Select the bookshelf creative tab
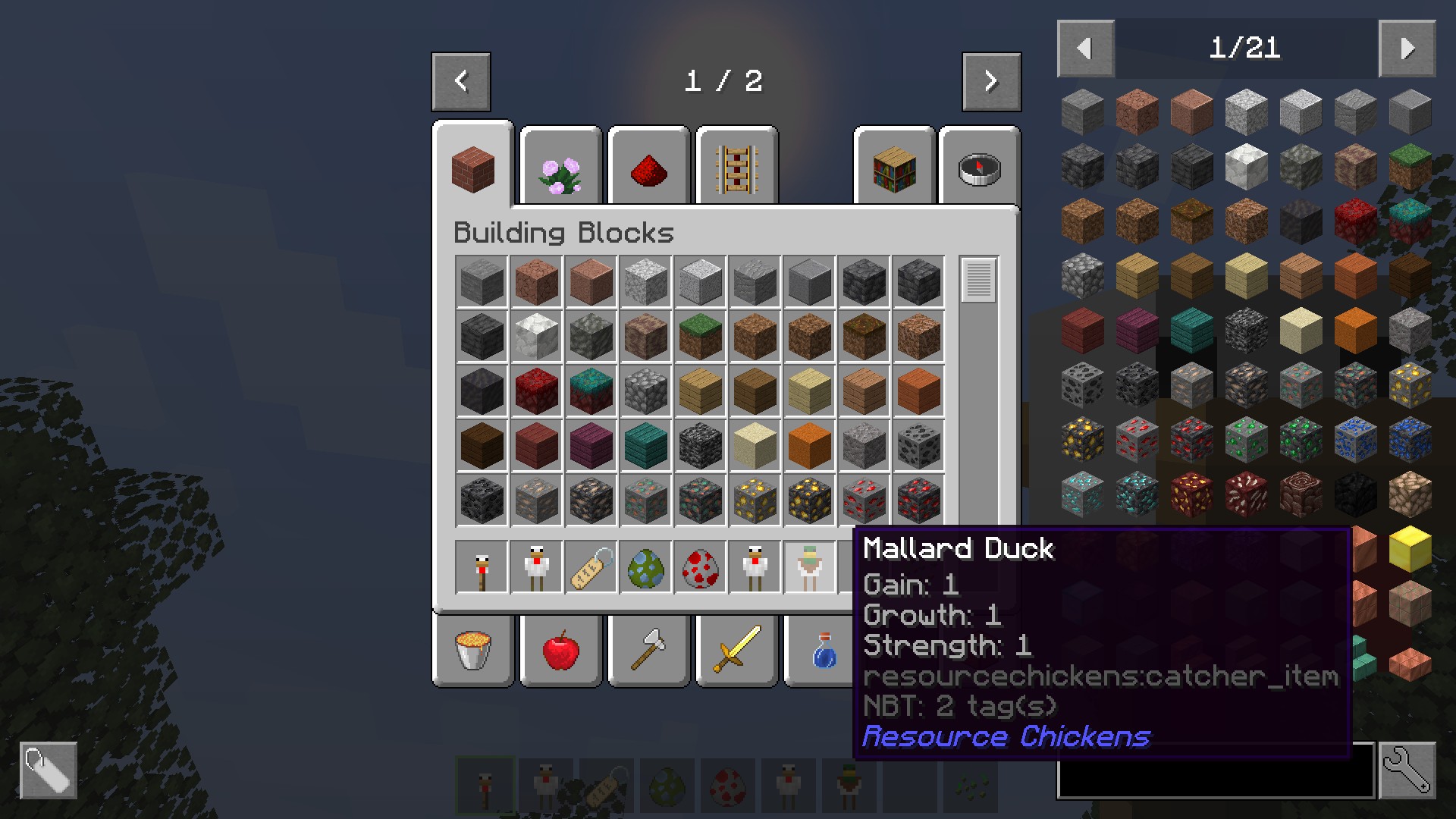1456x819 pixels. pos(895,169)
